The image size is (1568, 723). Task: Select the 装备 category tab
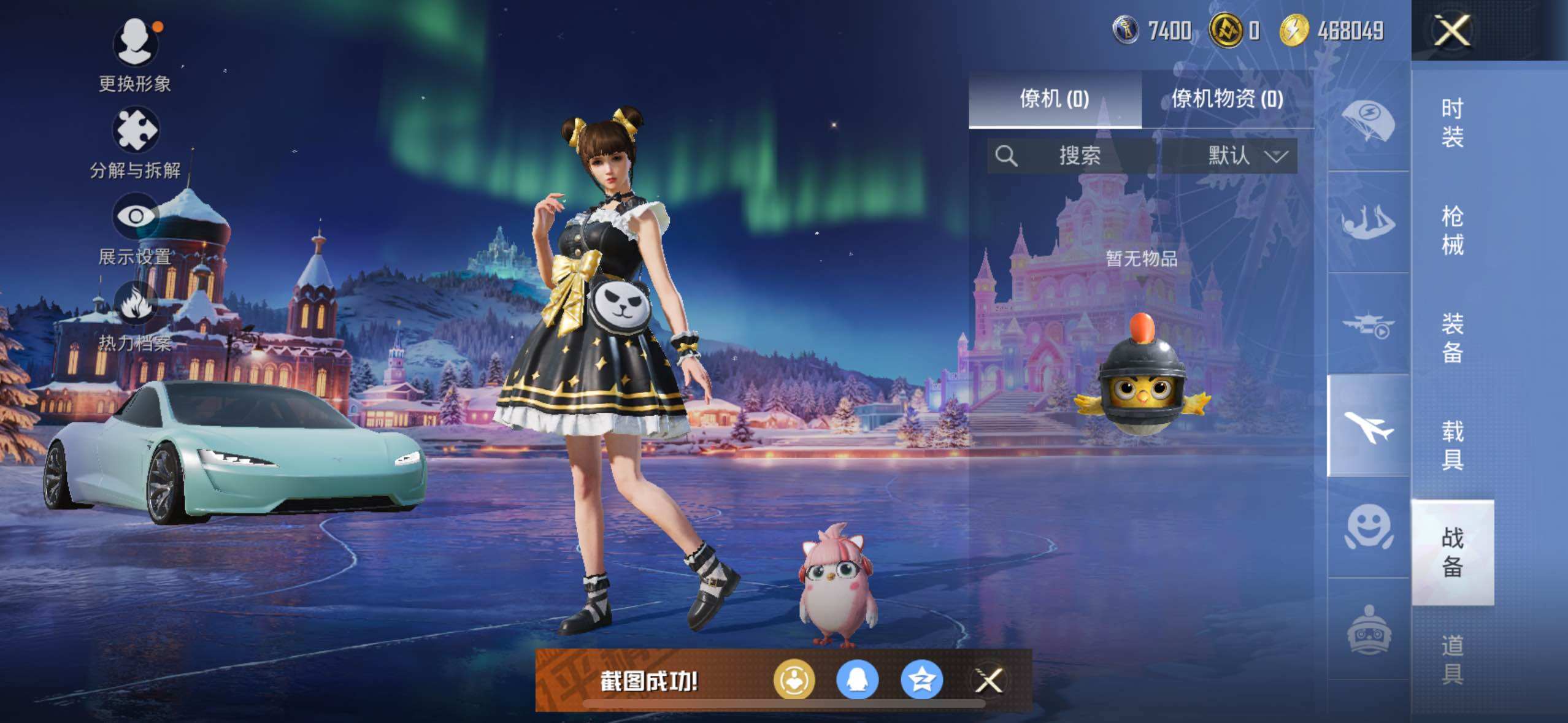1452,338
